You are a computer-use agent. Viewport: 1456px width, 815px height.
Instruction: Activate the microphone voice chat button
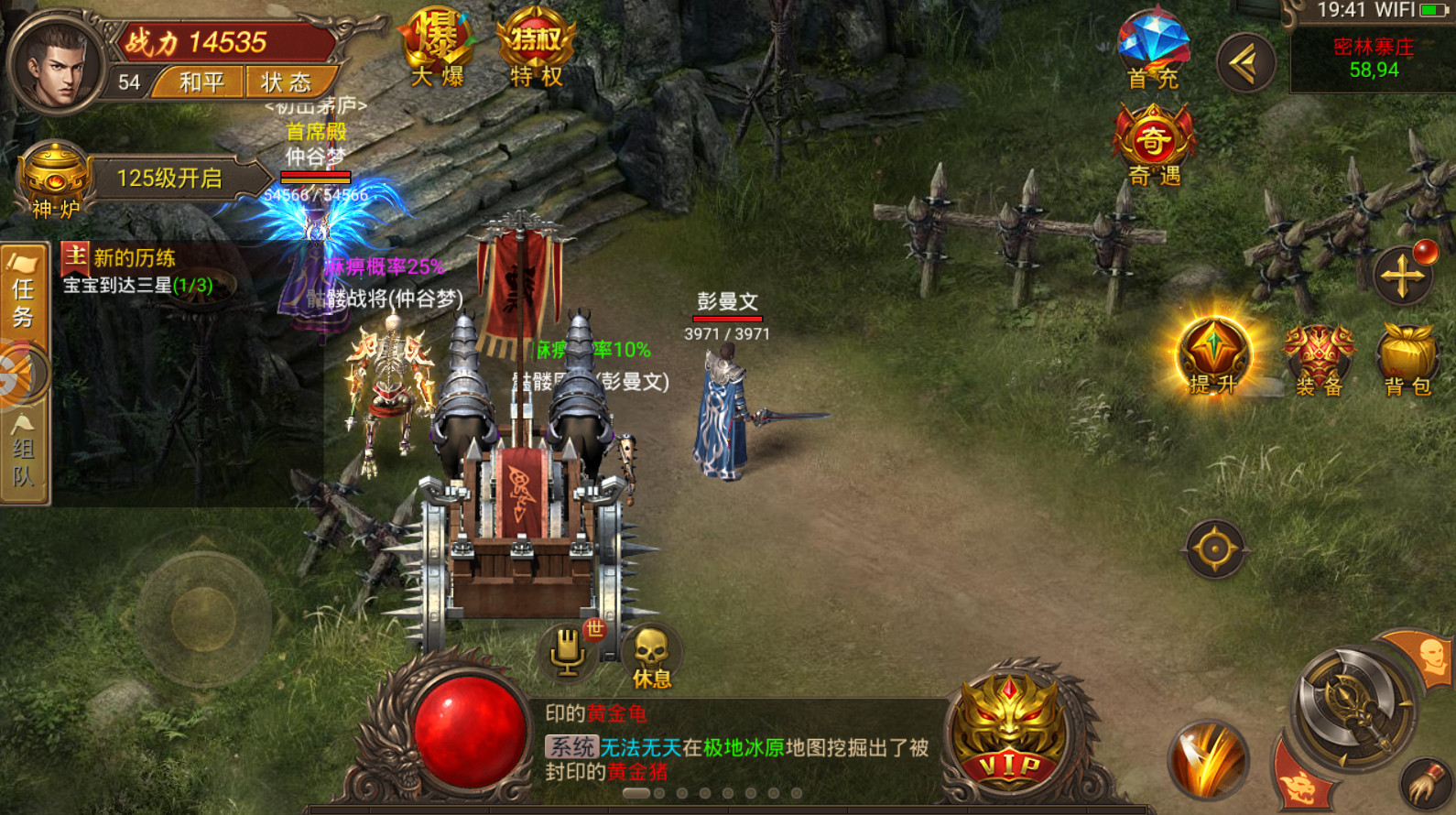[568, 652]
